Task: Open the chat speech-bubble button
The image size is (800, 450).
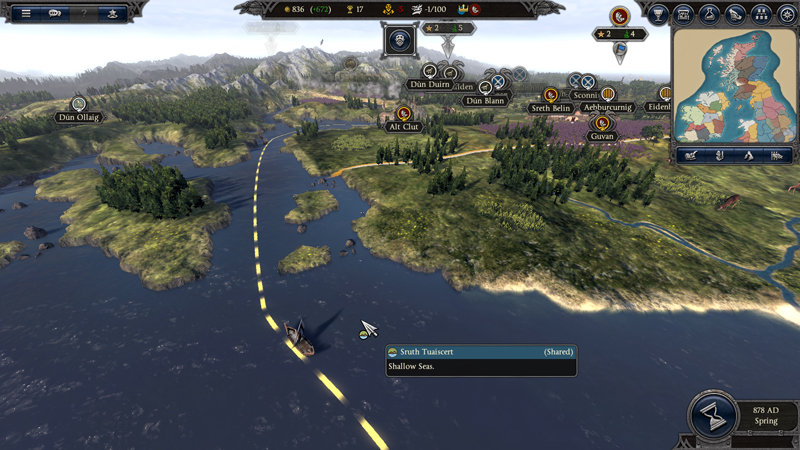Action: (55, 13)
